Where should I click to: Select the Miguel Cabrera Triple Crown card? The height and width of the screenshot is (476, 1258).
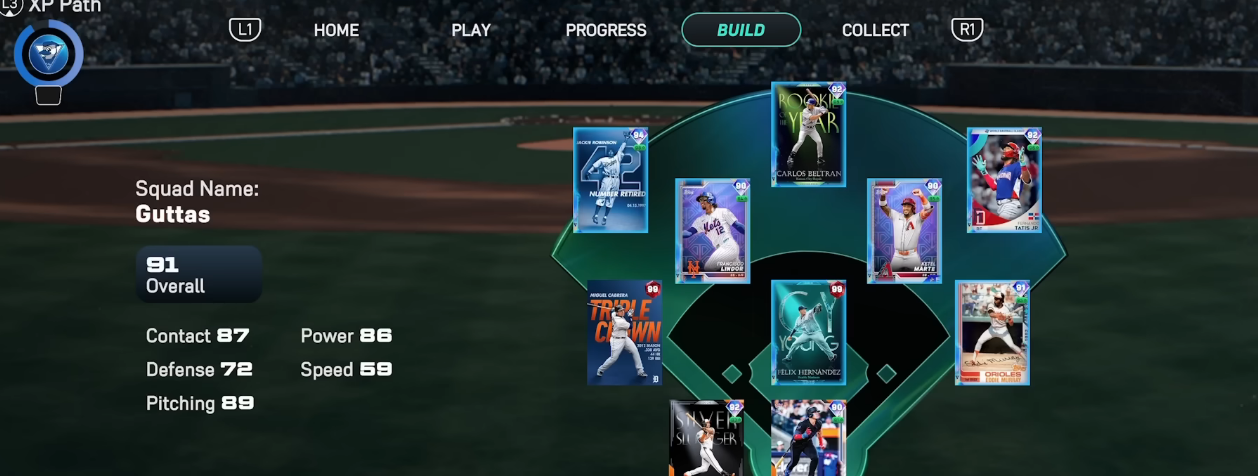click(x=625, y=332)
